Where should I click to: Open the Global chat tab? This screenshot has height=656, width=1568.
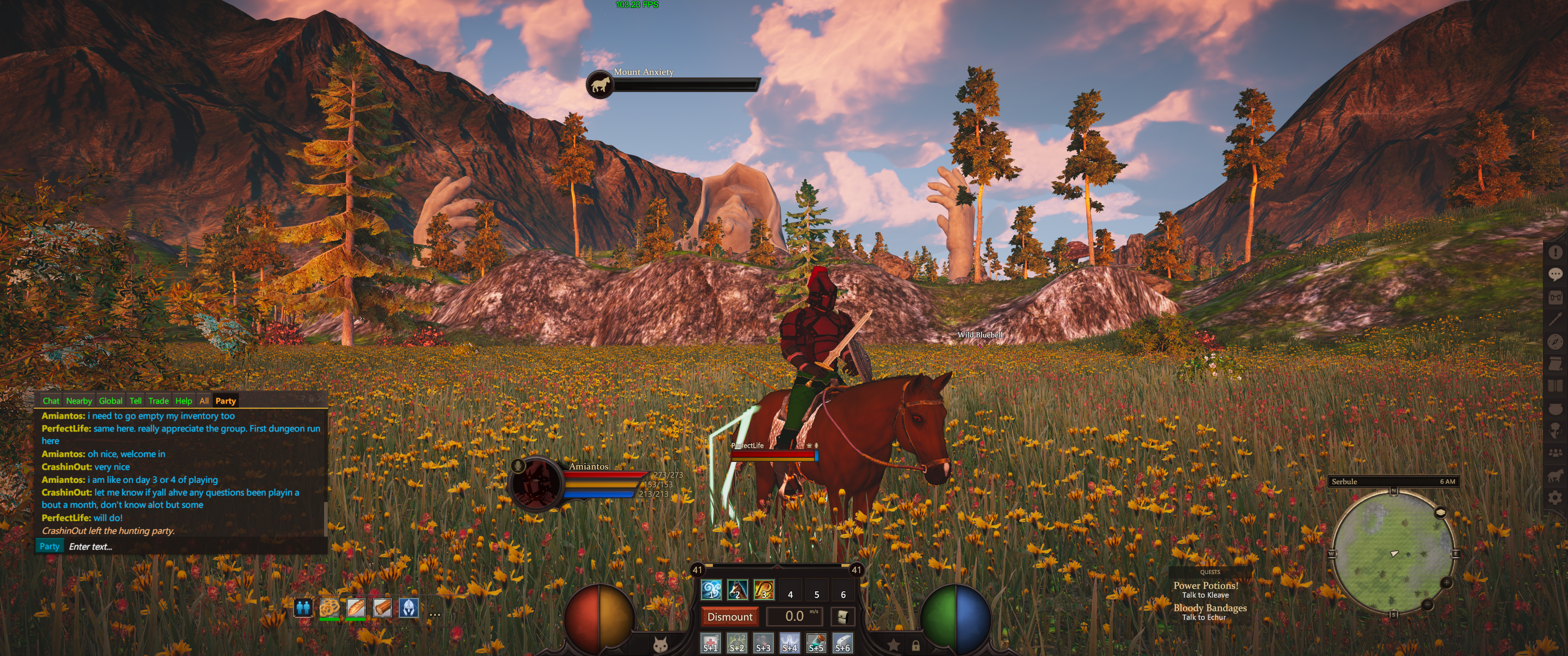click(x=110, y=400)
